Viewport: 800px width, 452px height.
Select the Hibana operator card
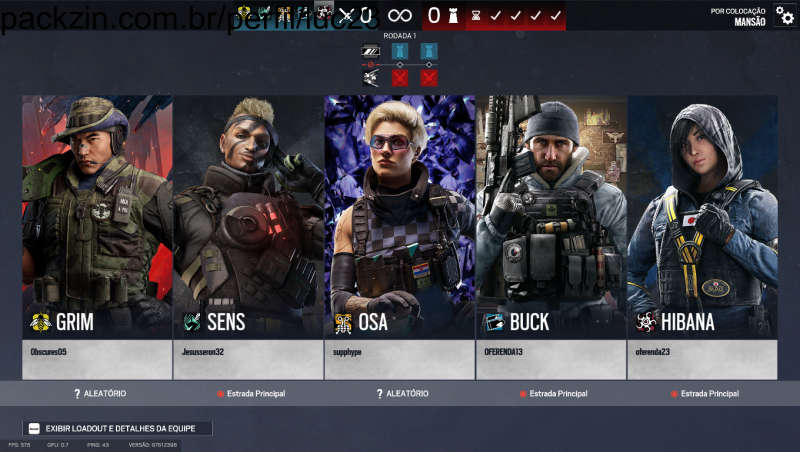coord(702,215)
